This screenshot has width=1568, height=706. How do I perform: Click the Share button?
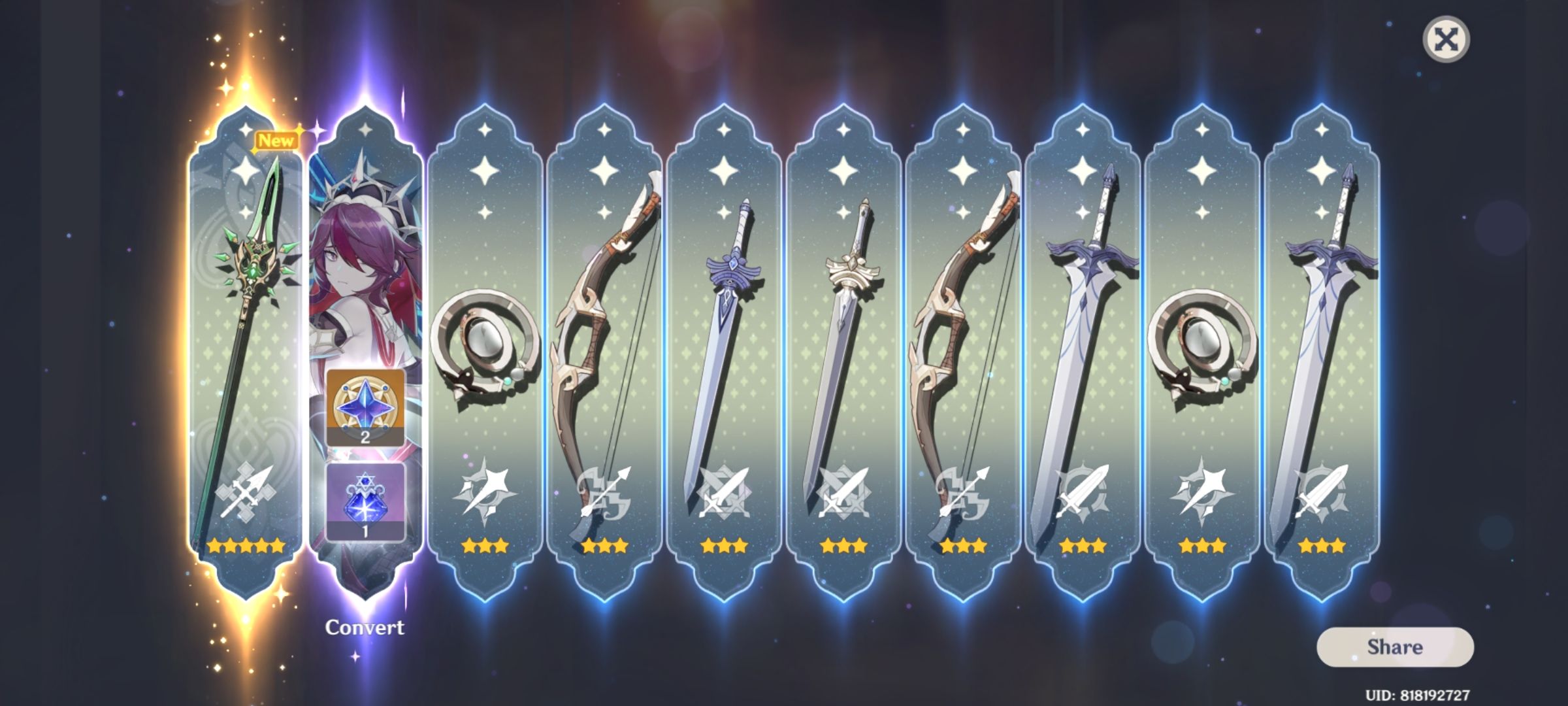pos(1395,647)
